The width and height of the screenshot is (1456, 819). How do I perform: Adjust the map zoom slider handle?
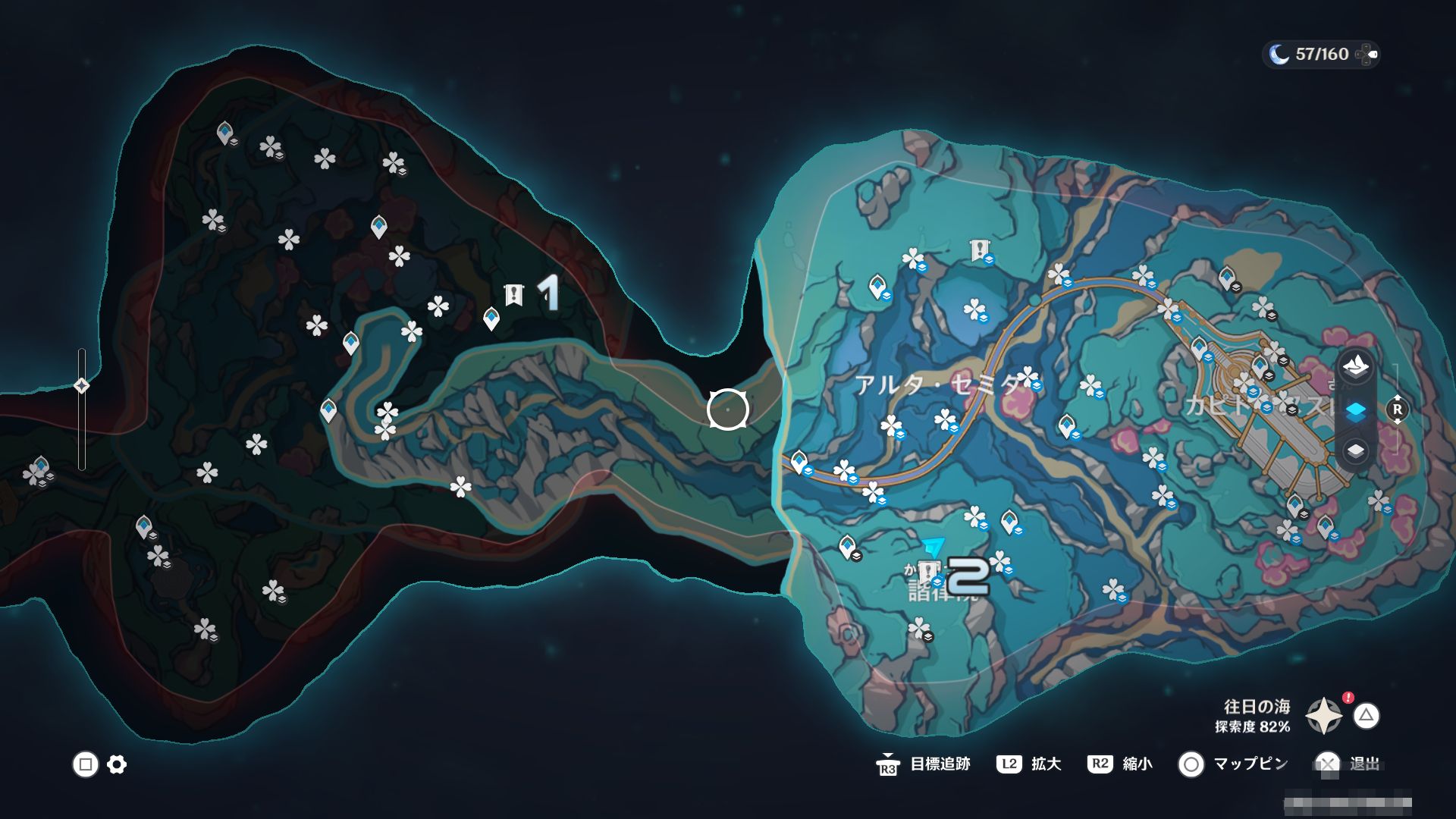click(82, 386)
